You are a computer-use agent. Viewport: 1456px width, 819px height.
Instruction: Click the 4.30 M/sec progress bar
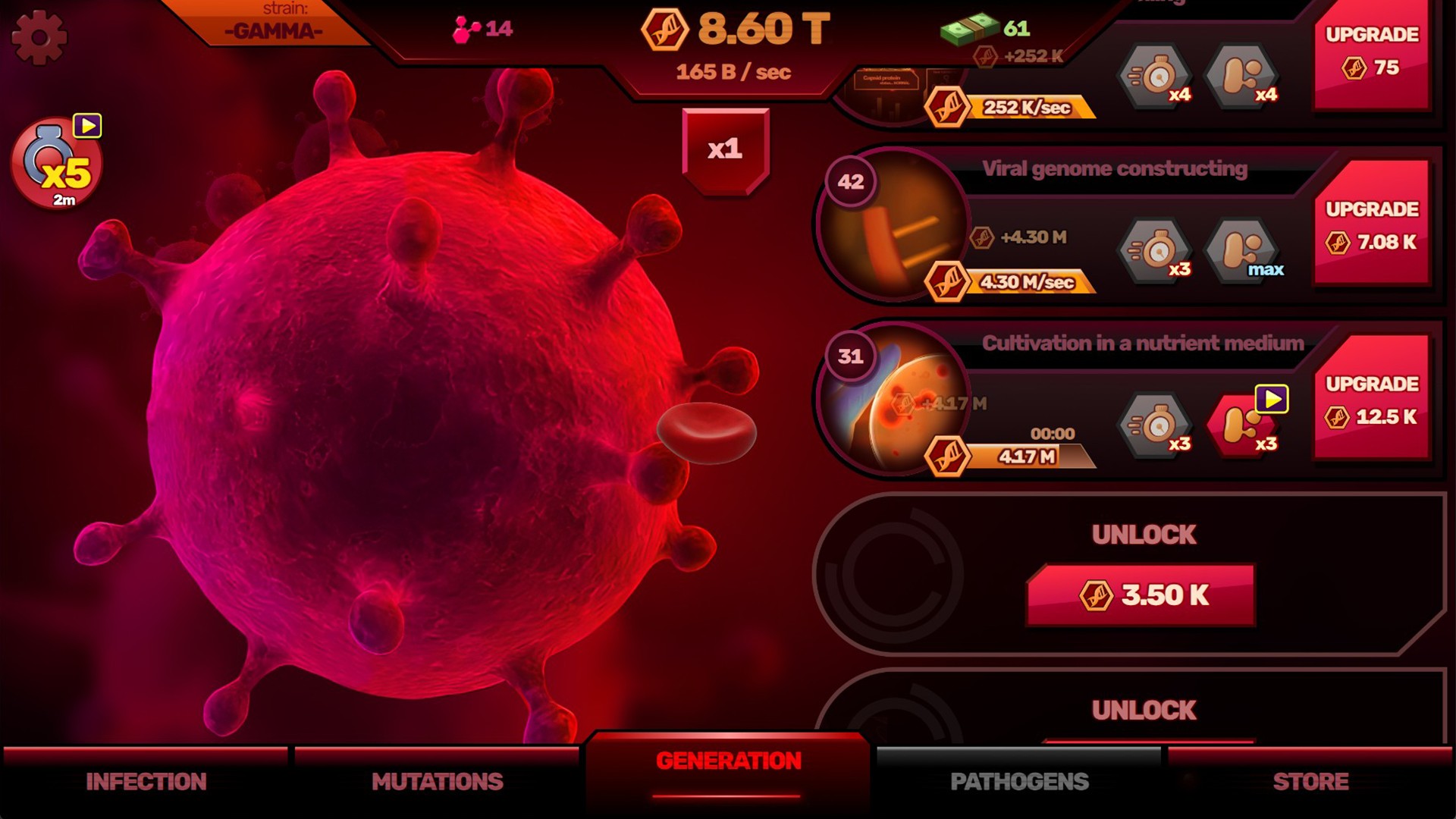[1031, 282]
